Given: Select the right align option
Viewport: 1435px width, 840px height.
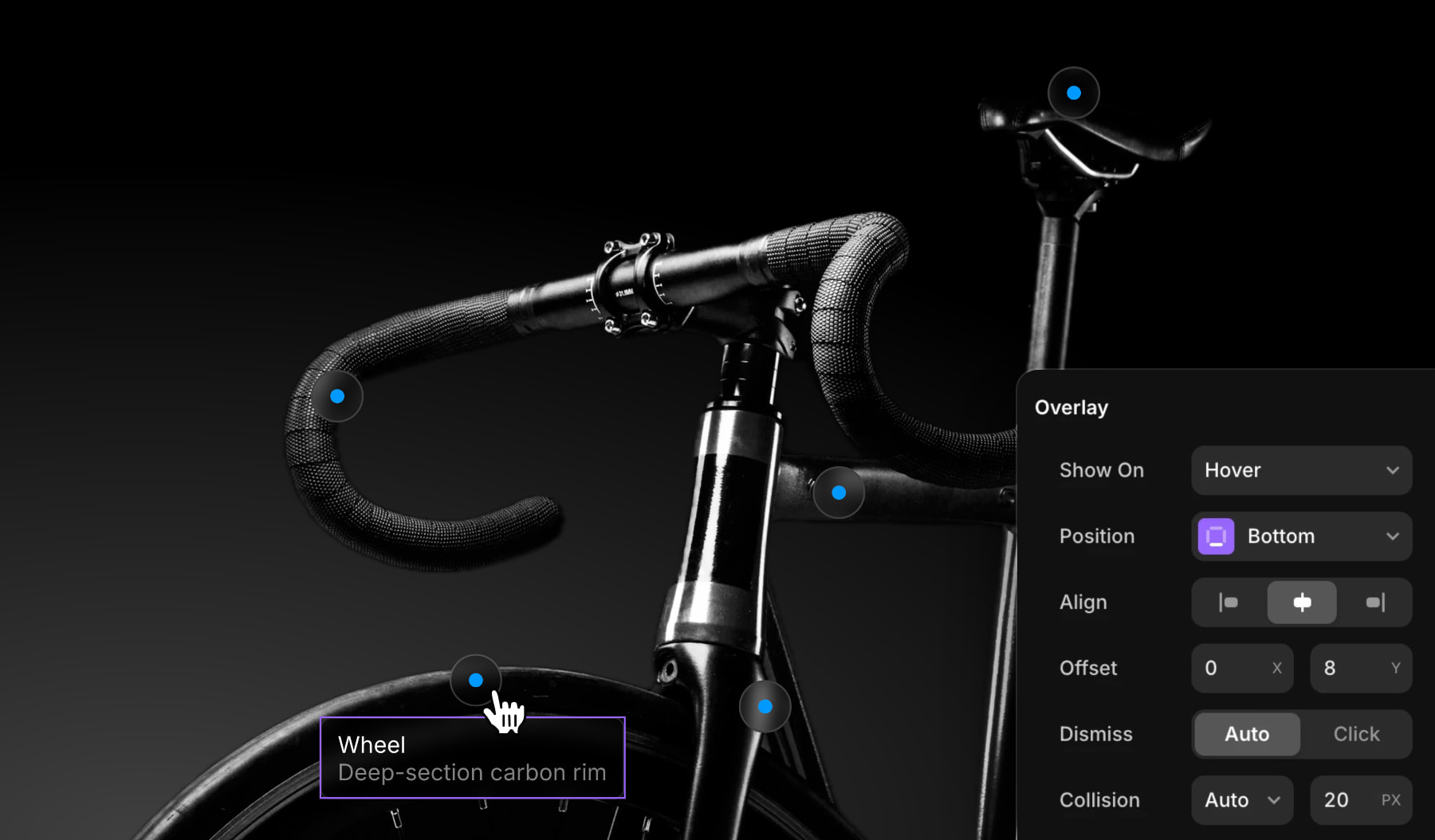Looking at the screenshot, I should tap(1375, 603).
